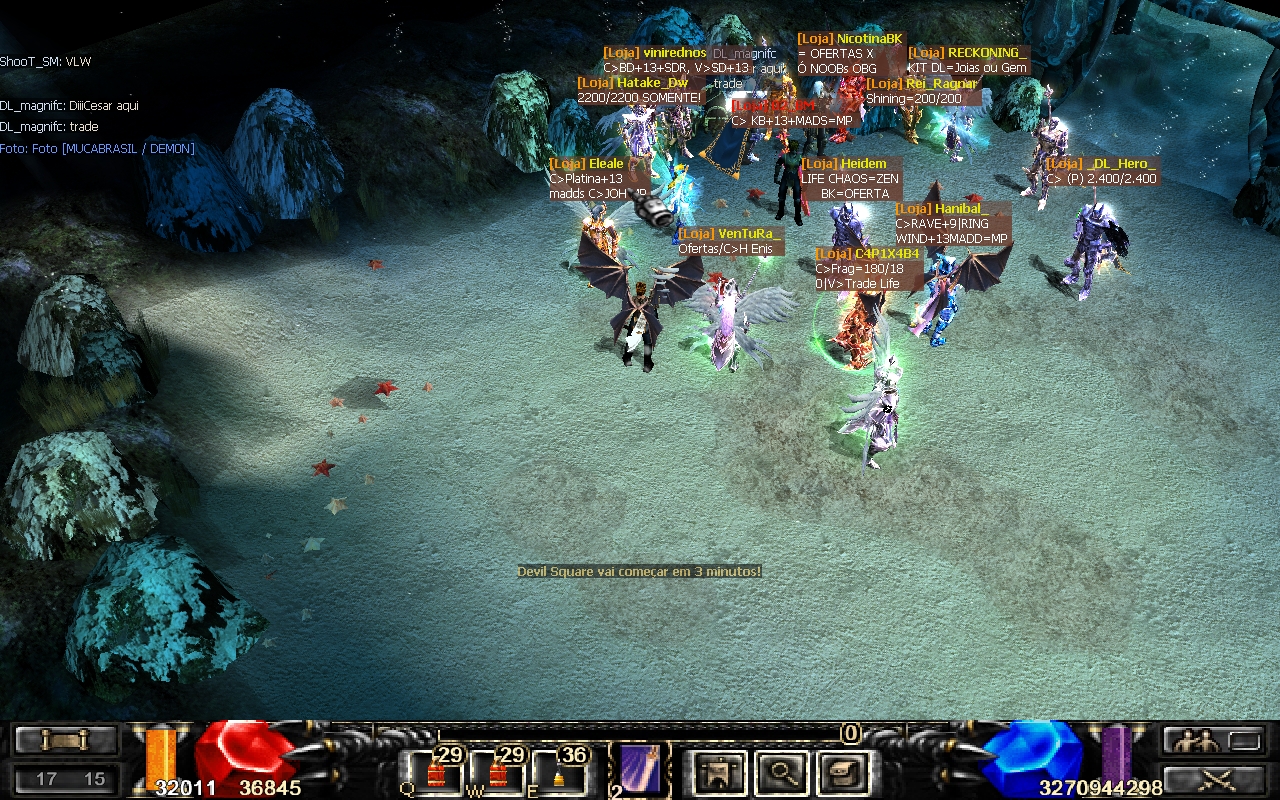Open the _DL_Hero_ shop label
This screenshot has height=800, width=1280.
pyautogui.click(x=1101, y=164)
